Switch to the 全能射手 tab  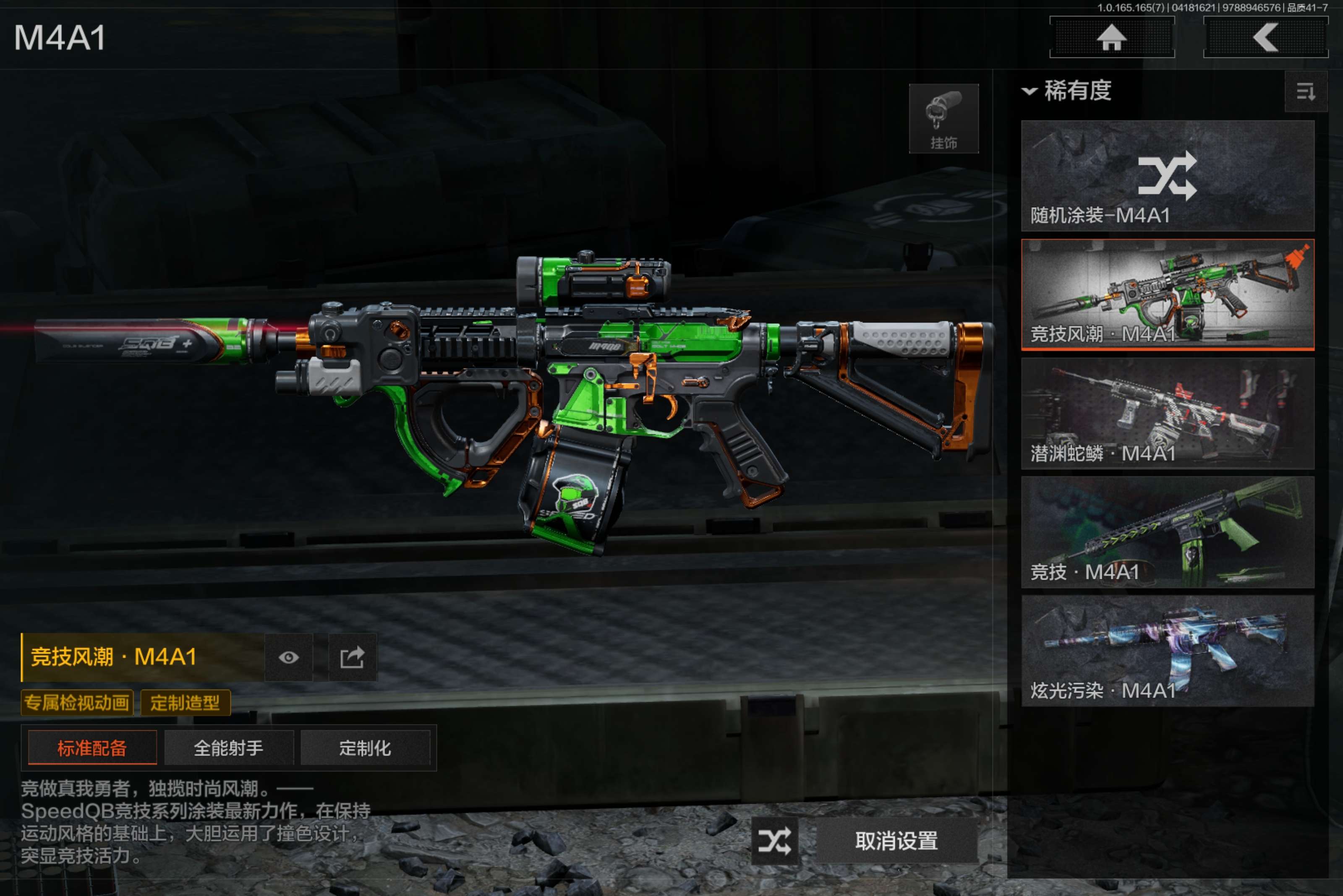pos(229,748)
